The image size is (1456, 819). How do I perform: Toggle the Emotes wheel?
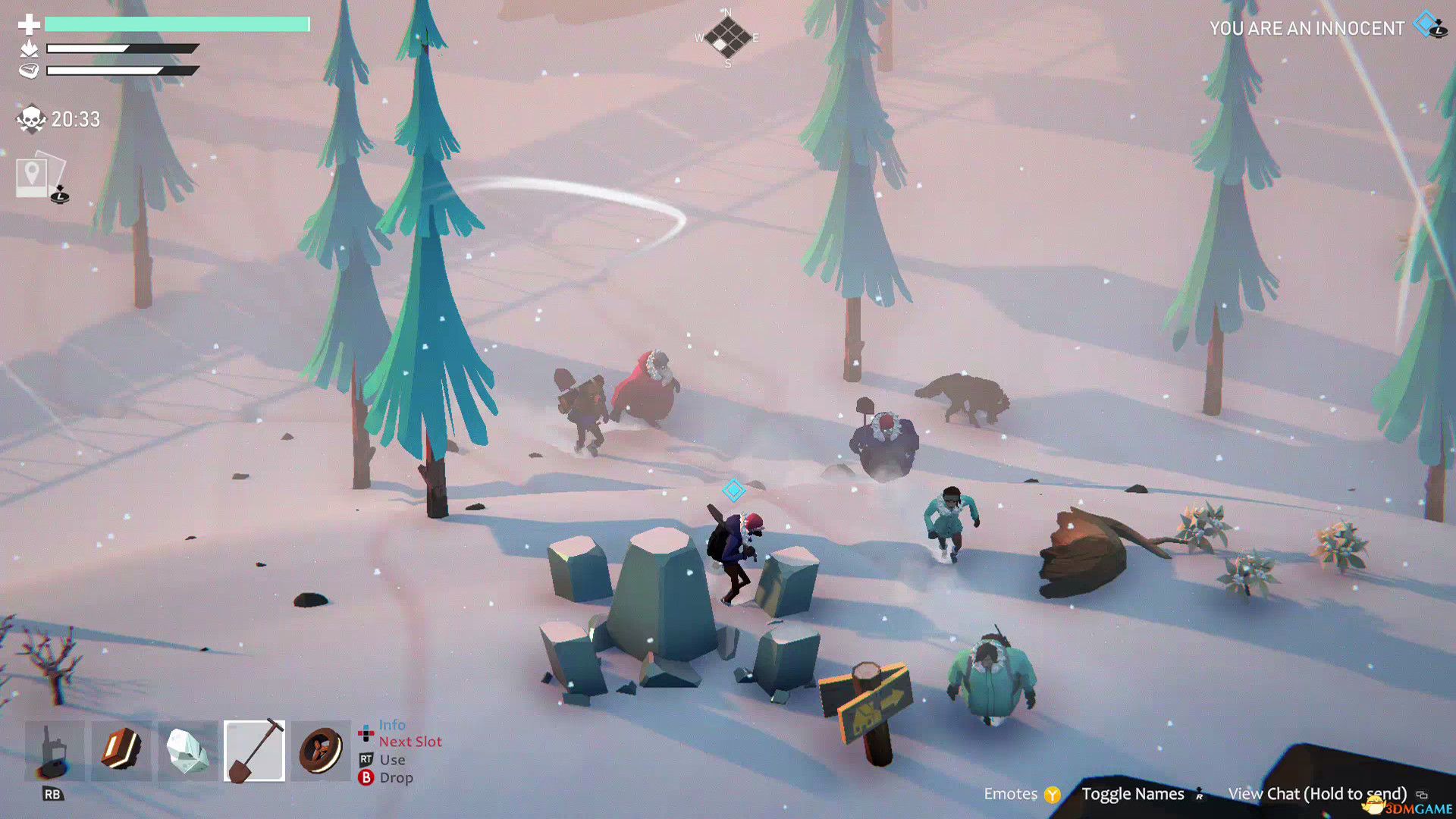[x=1012, y=794]
